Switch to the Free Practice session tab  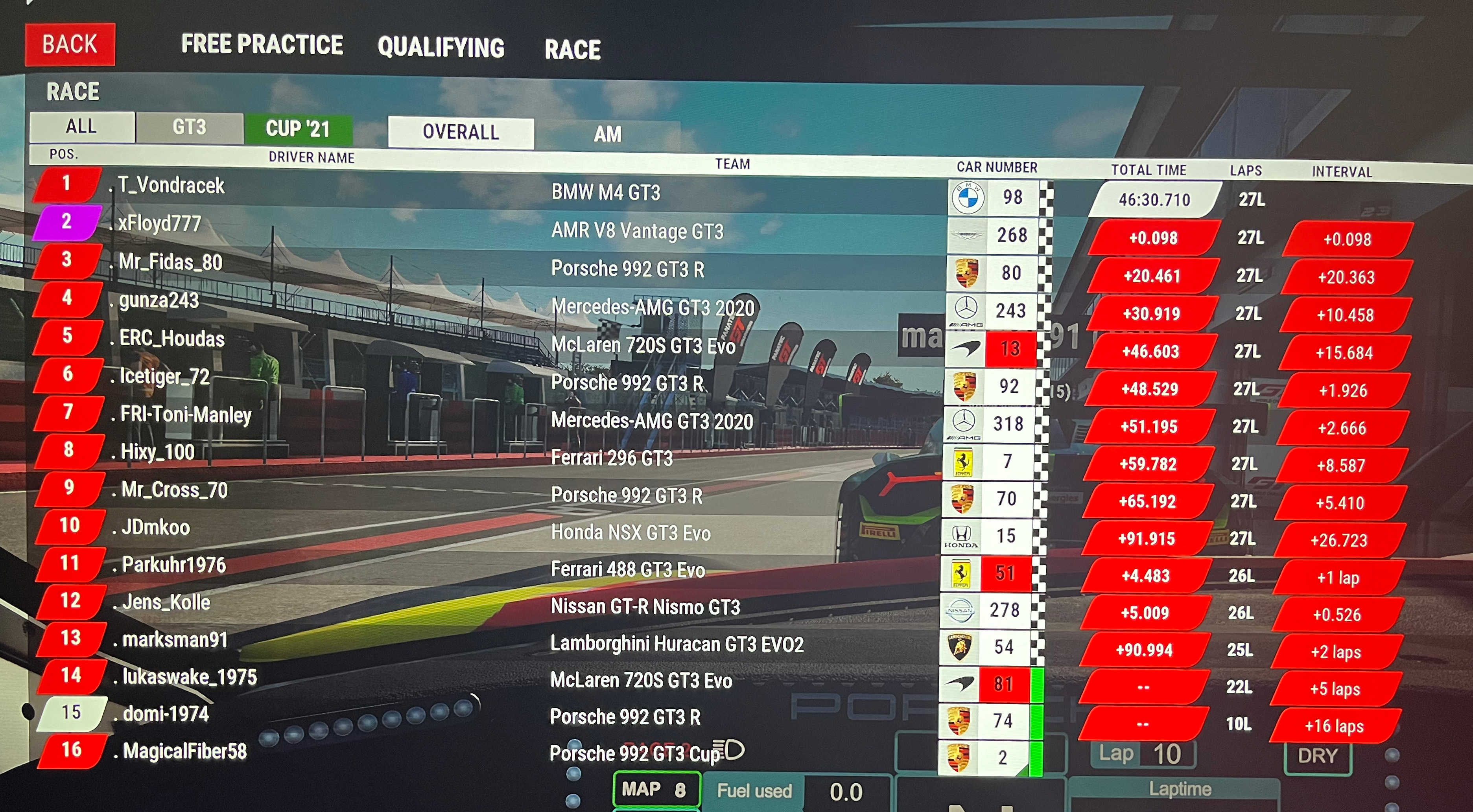coord(262,44)
